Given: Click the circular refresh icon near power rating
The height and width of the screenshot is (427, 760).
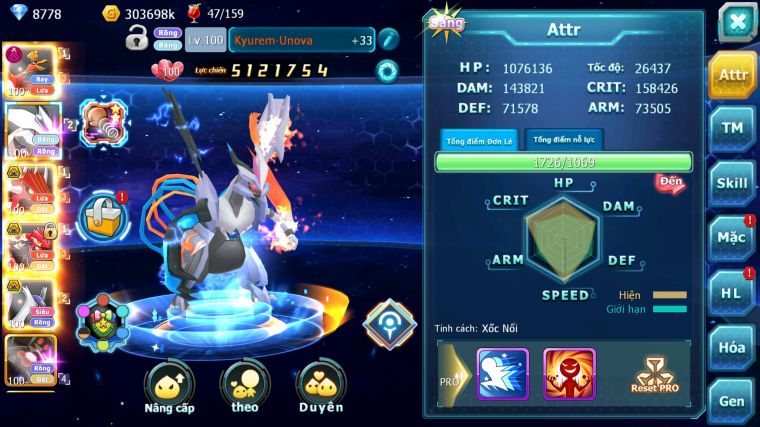Looking at the screenshot, I should (x=386, y=71).
